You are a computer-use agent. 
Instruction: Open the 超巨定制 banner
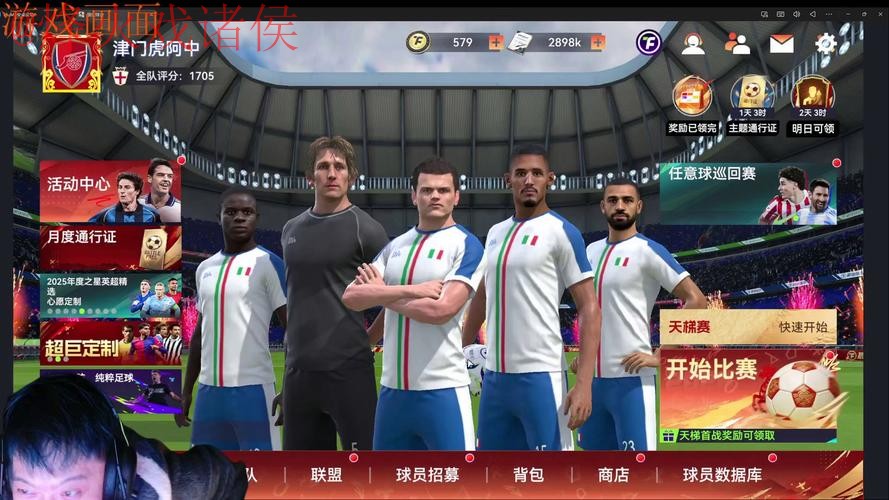tap(110, 344)
